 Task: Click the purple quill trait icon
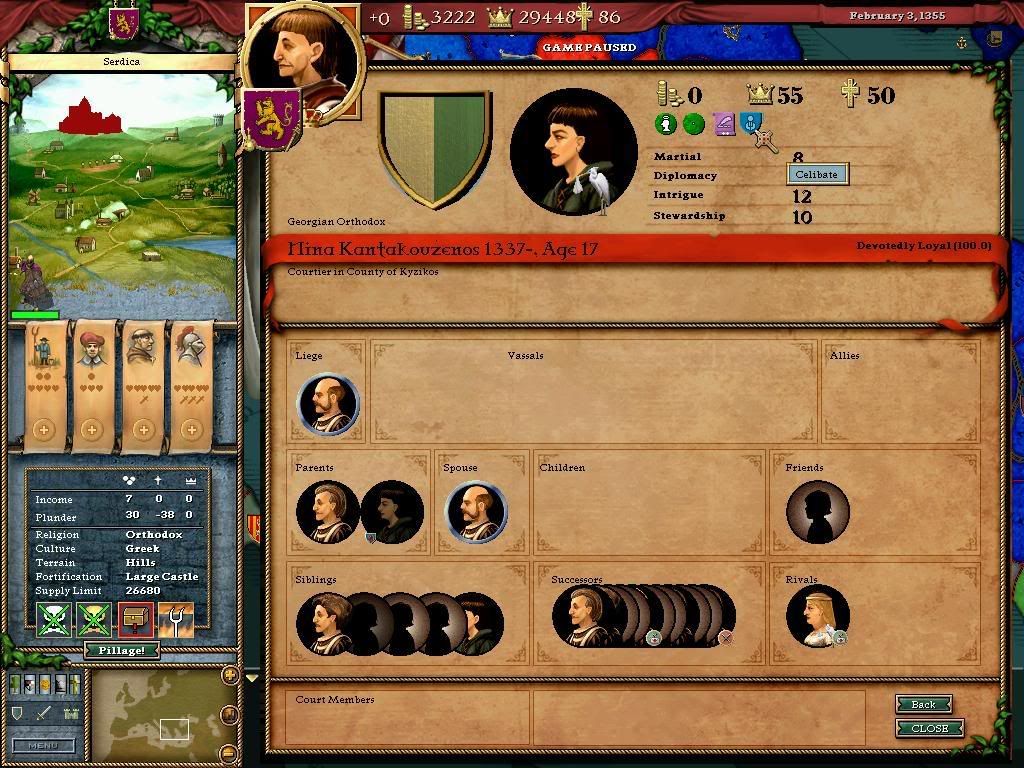click(722, 124)
